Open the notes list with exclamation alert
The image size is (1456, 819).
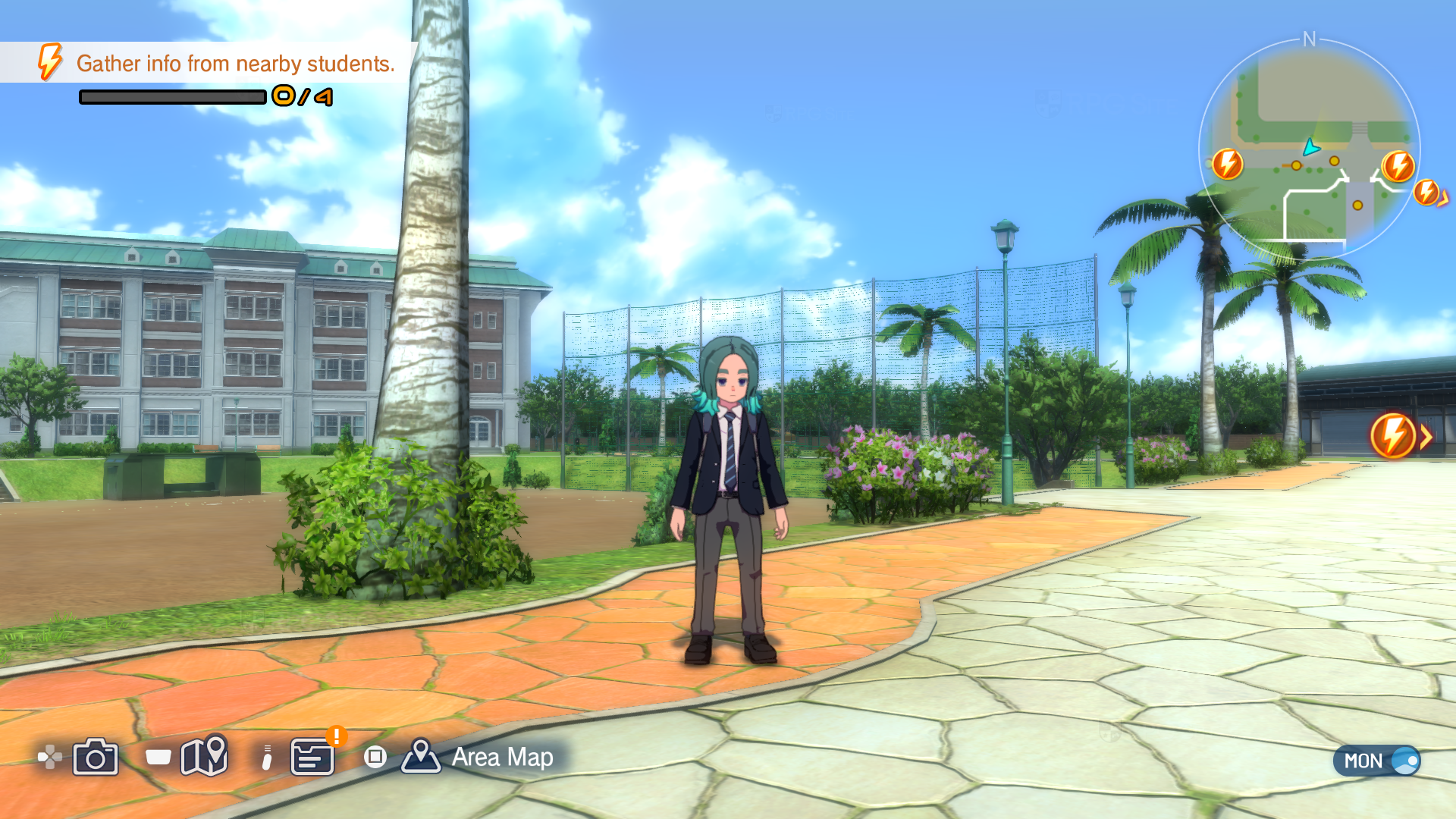tap(312, 757)
